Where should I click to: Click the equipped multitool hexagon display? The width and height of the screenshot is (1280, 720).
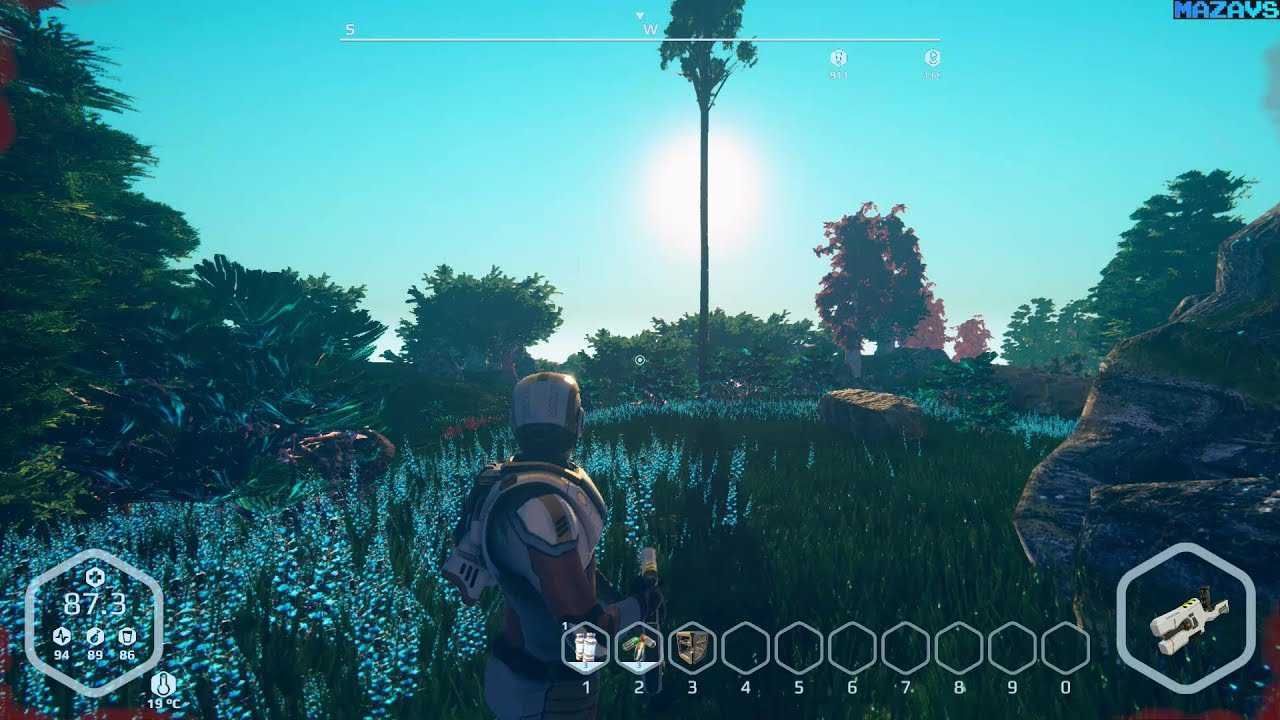(1186, 618)
